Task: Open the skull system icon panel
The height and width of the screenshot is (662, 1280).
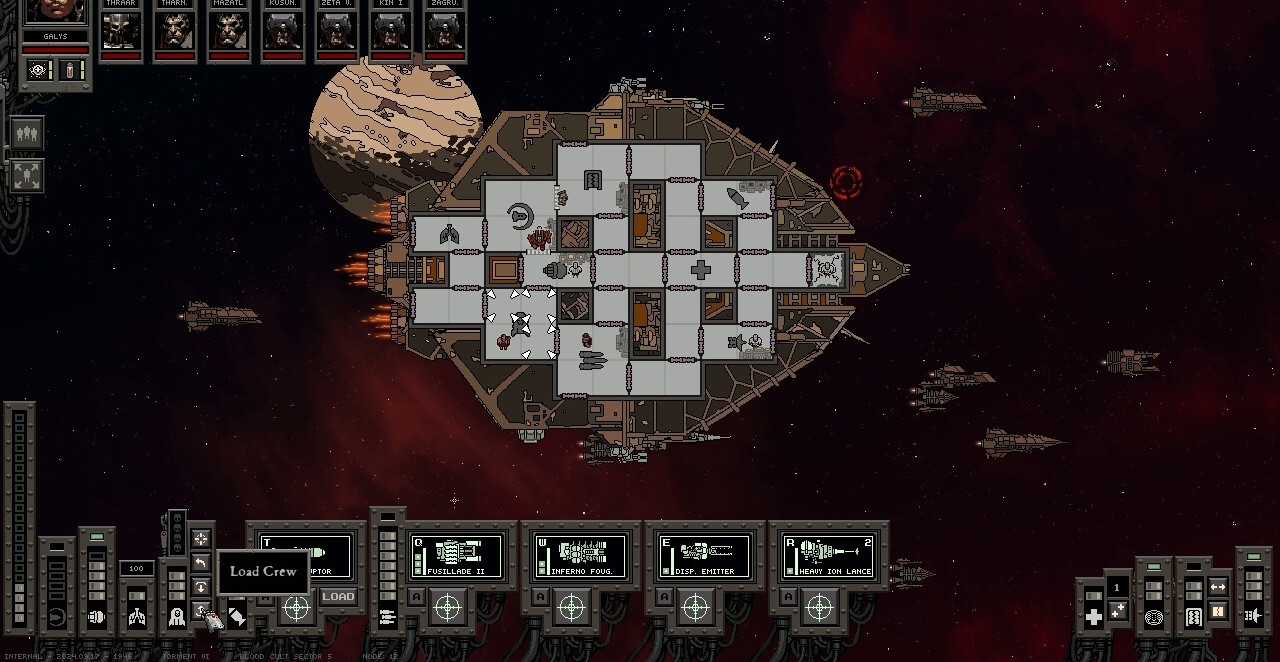Action: 176,616
